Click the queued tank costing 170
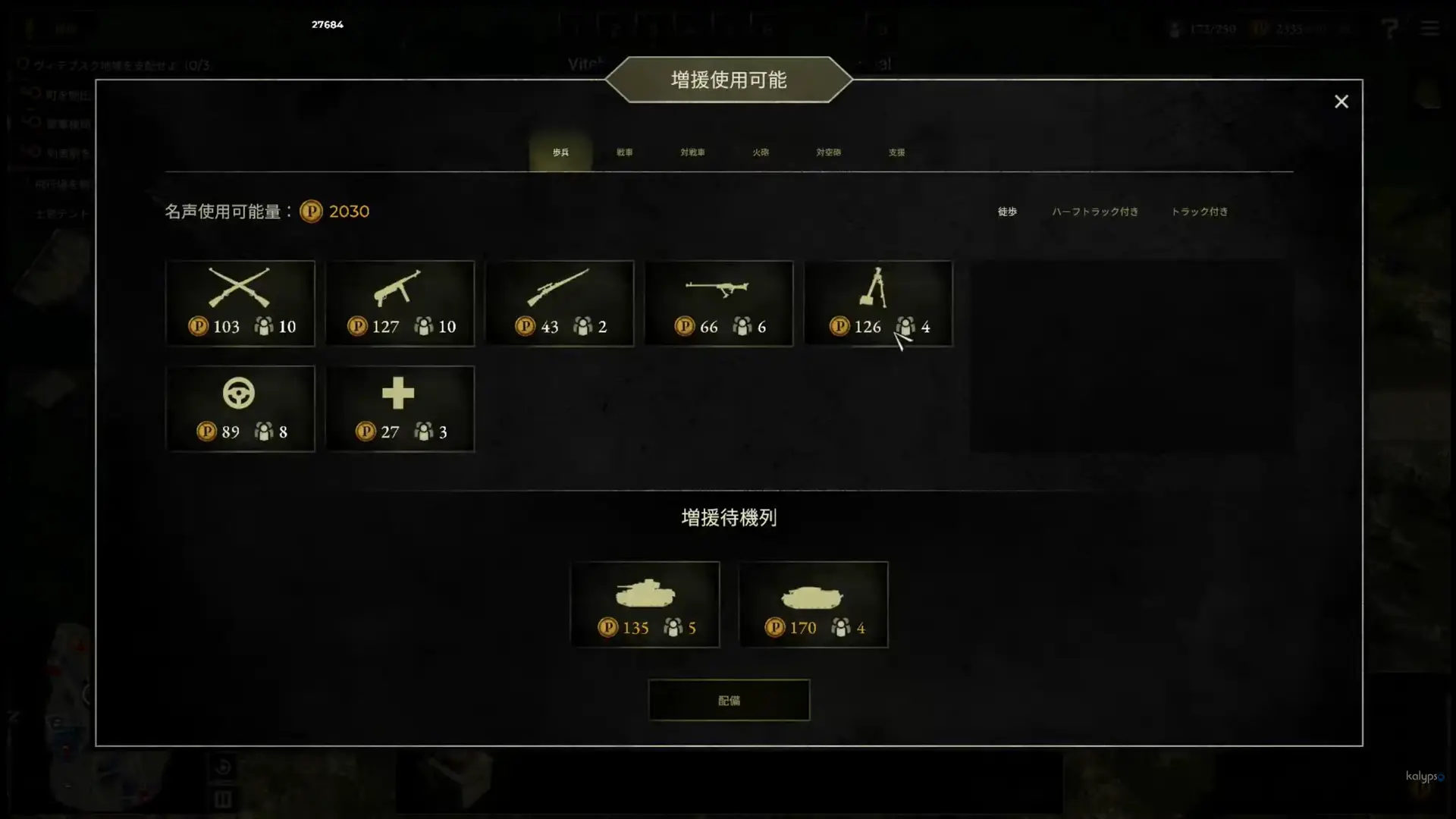Screen dimensions: 1456x819 pos(813,604)
